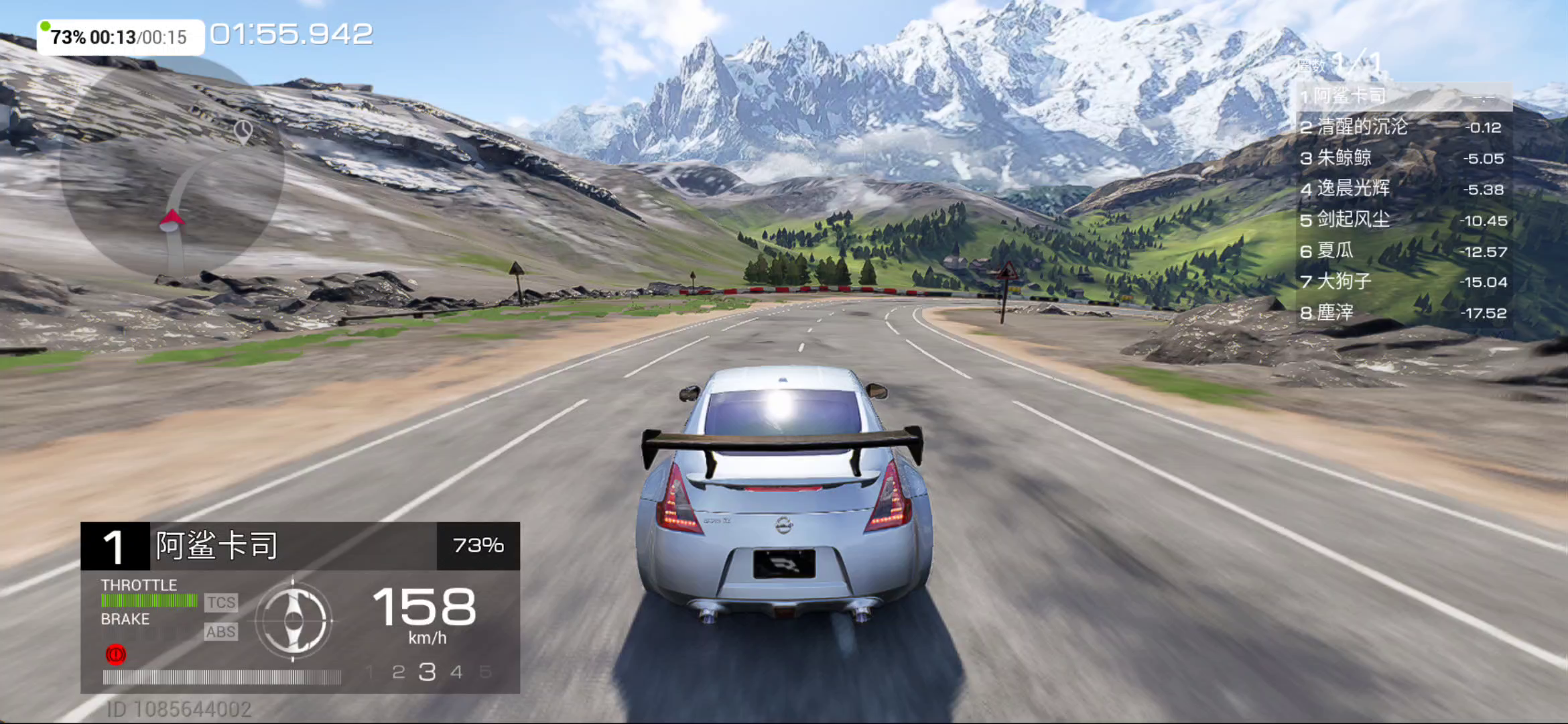Click the circular track minimap
Image resolution: width=1568 pixels, height=724 pixels.
tap(172, 168)
